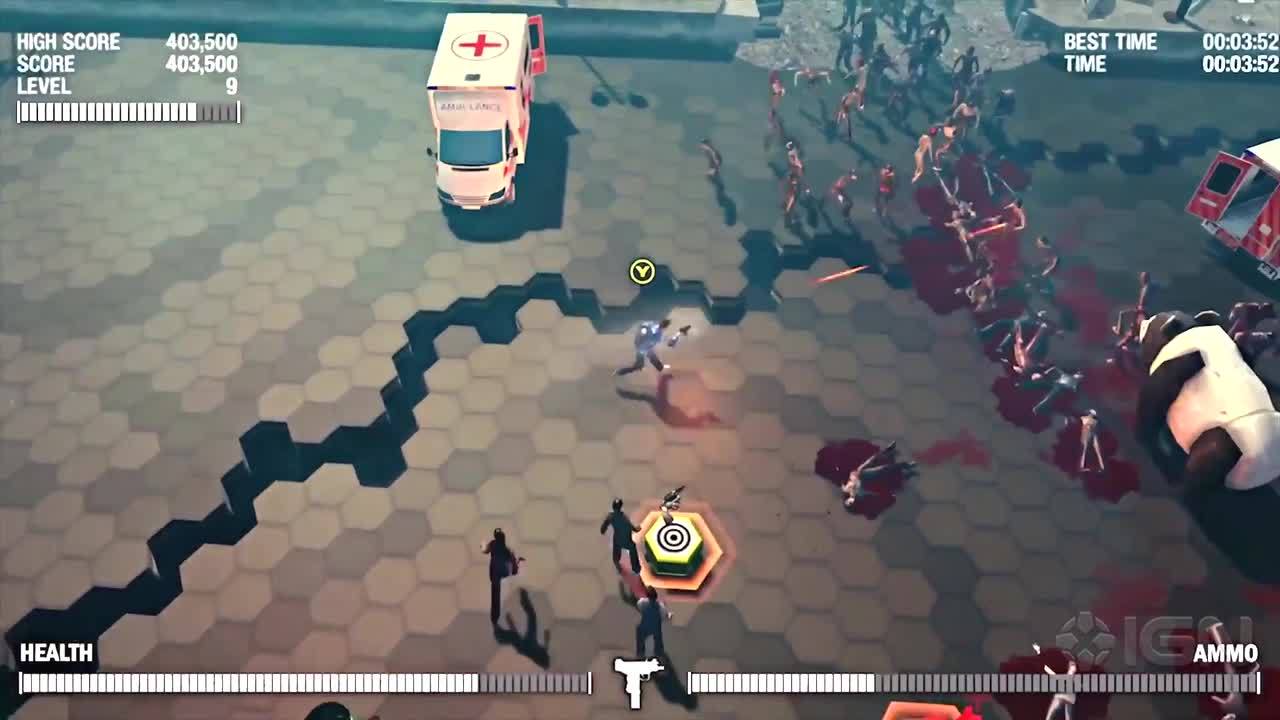Select the SCORE readout showing 403,500
The height and width of the screenshot is (720, 1280).
tap(208, 64)
